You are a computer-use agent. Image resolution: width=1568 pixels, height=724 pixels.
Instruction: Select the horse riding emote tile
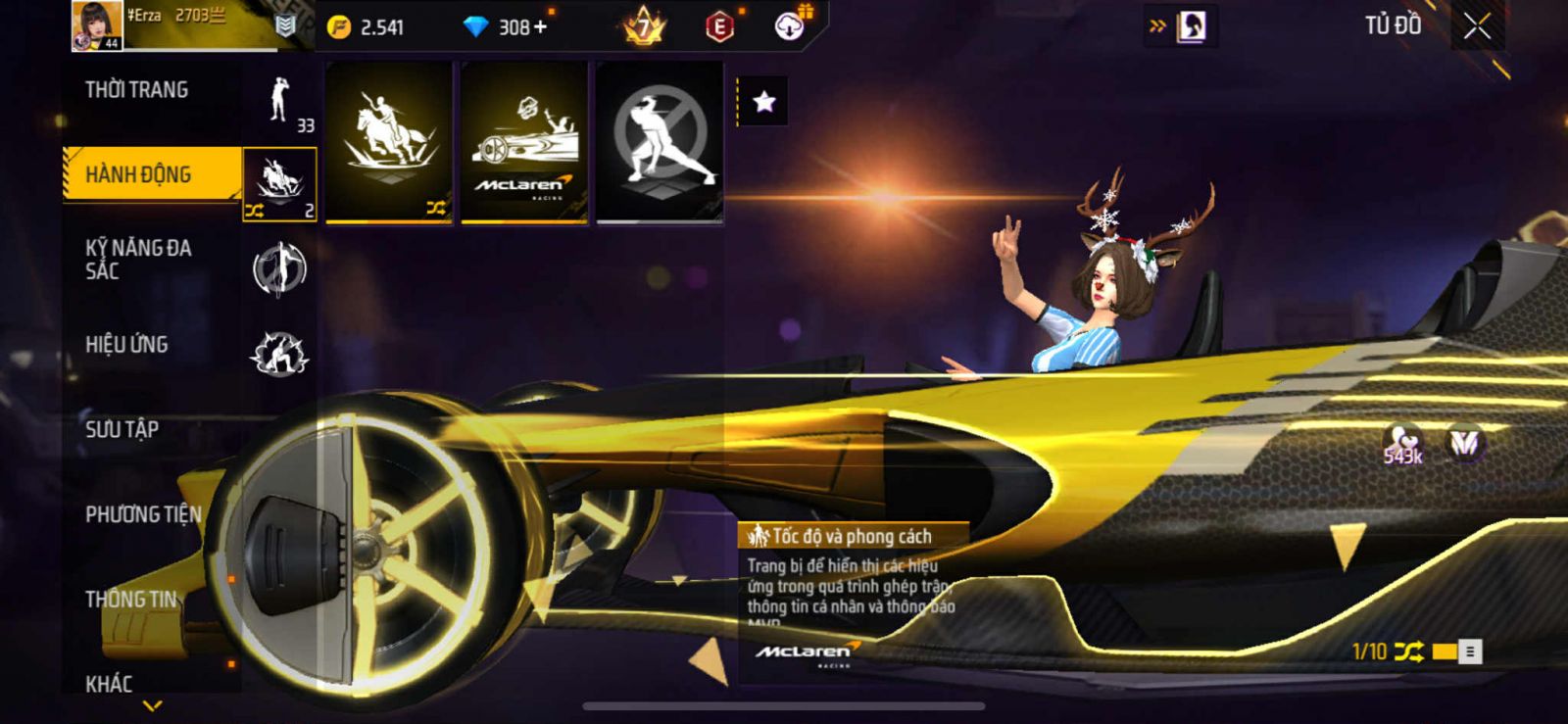tap(389, 142)
